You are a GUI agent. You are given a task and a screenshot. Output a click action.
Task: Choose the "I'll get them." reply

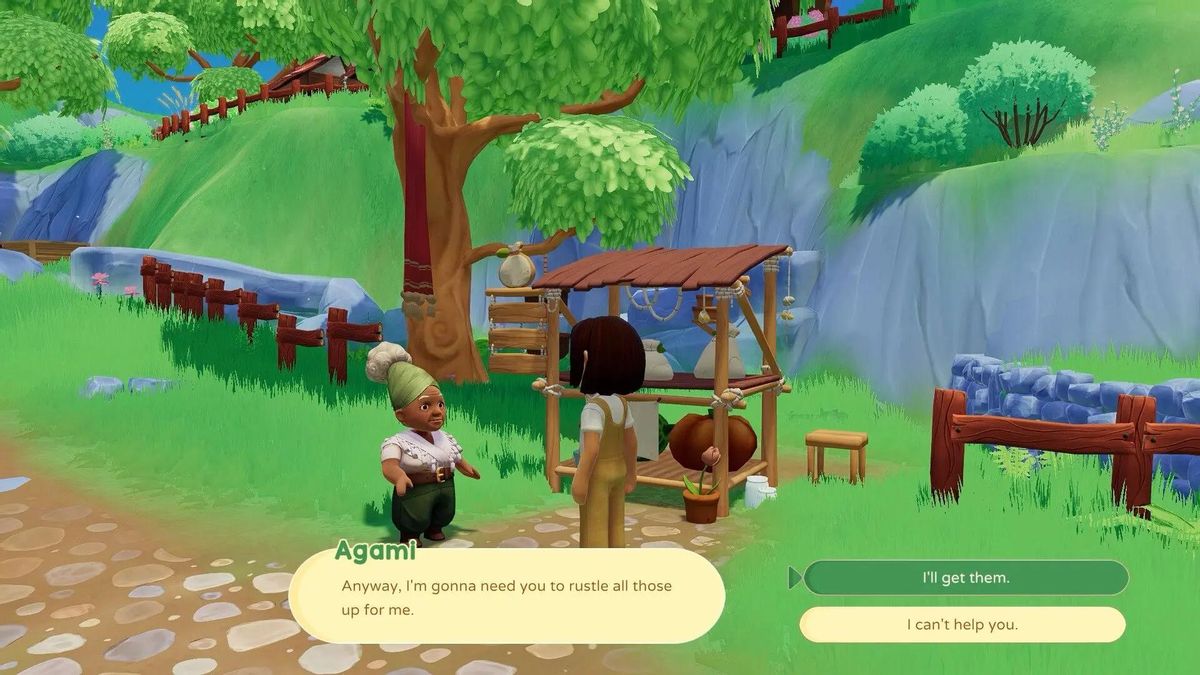965,578
